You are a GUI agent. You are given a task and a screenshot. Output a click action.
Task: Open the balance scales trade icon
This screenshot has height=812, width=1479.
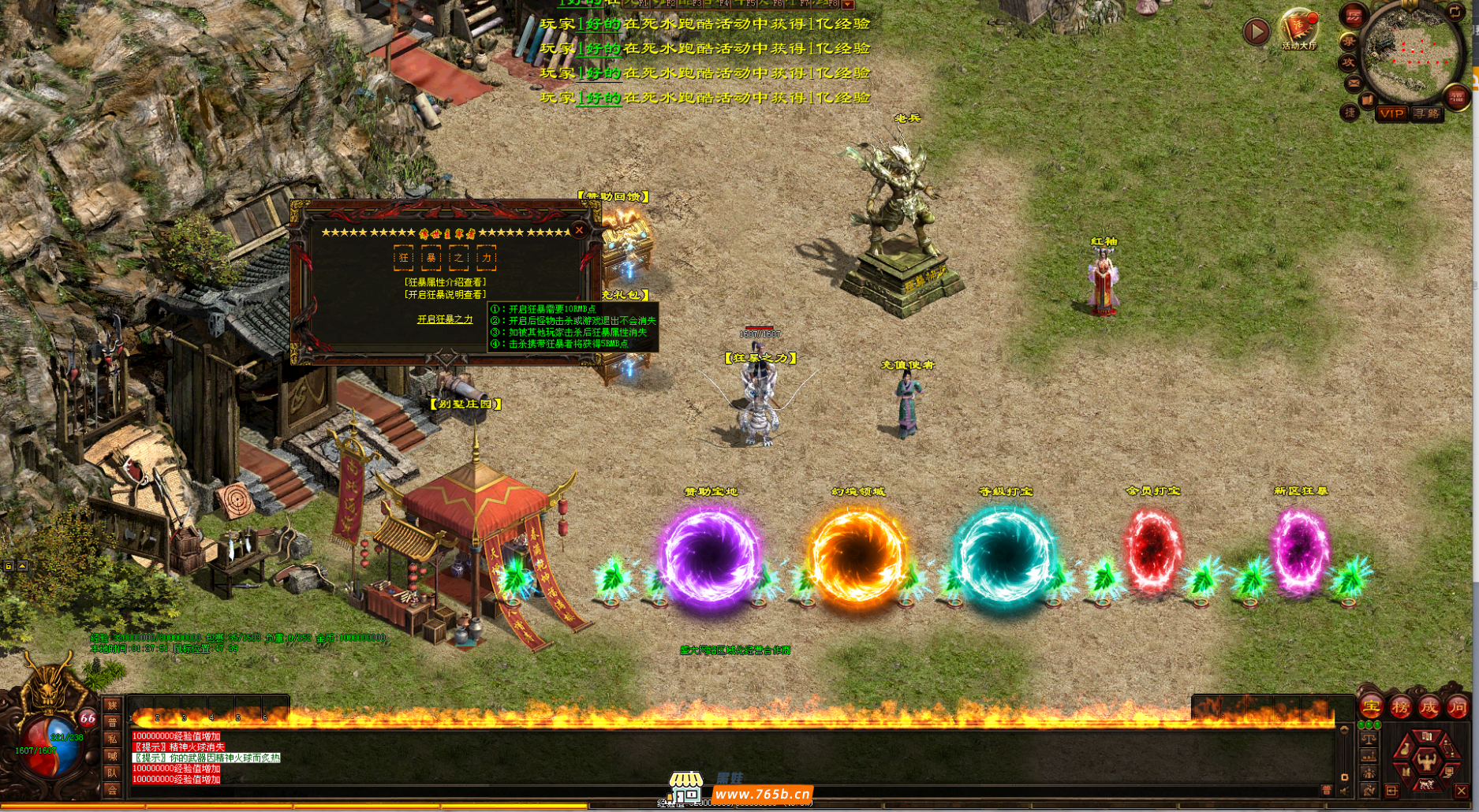pyautogui.click(x=1369, y=739)
